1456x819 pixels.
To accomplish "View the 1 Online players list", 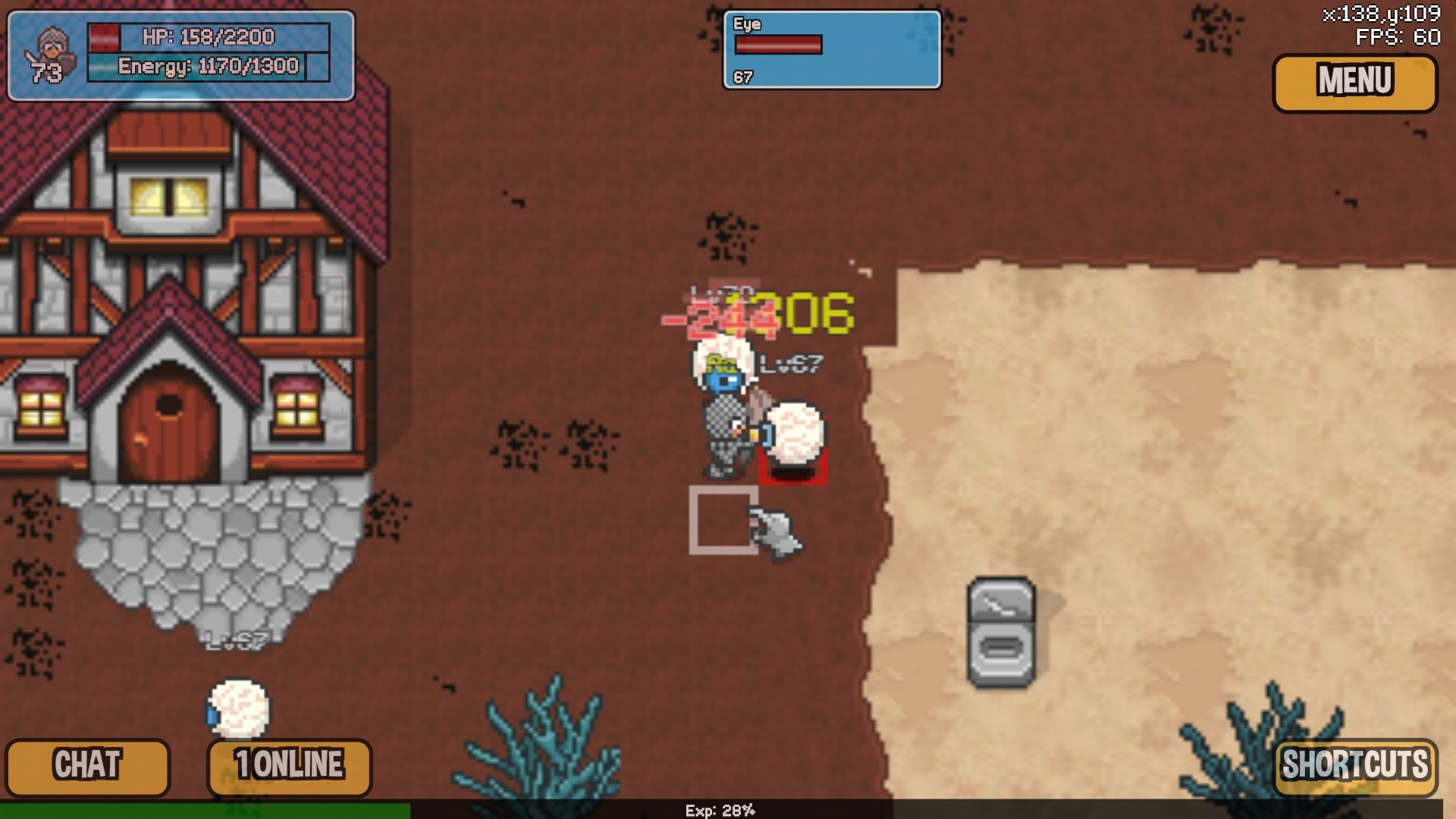I will (288, 764).
